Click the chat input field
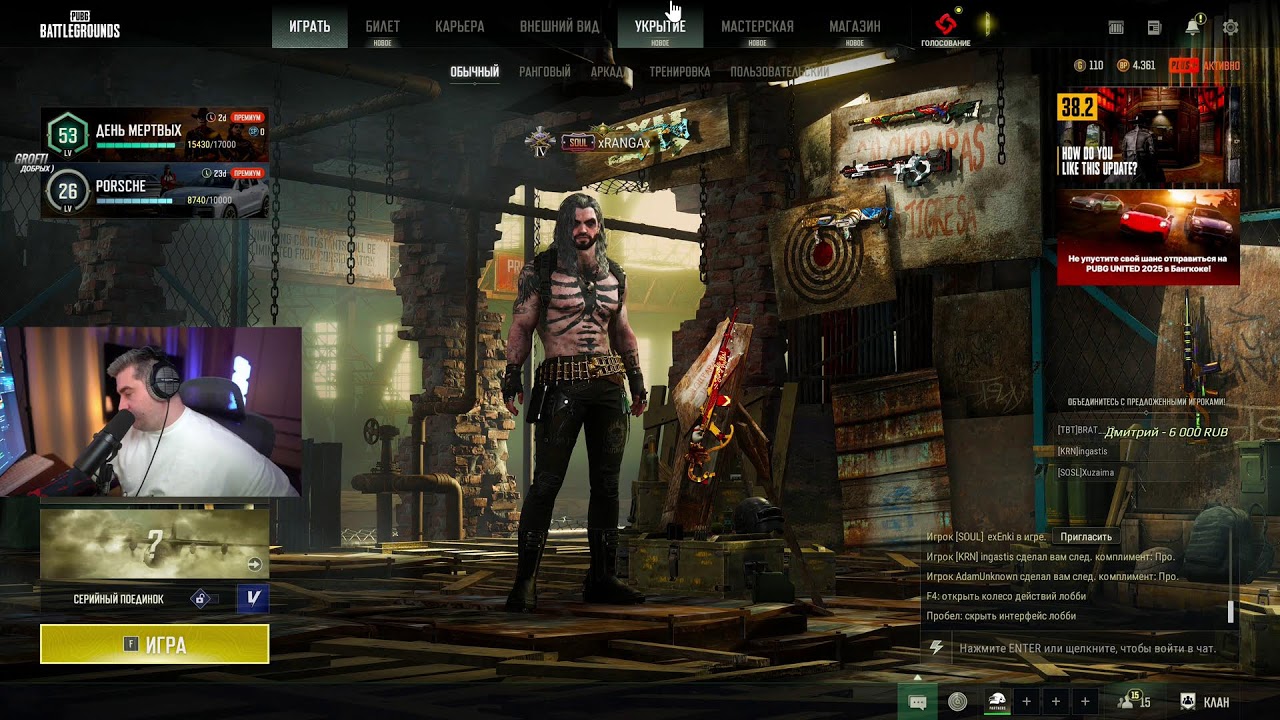This screenshot has width=1280, height=720. point(1085,648)
